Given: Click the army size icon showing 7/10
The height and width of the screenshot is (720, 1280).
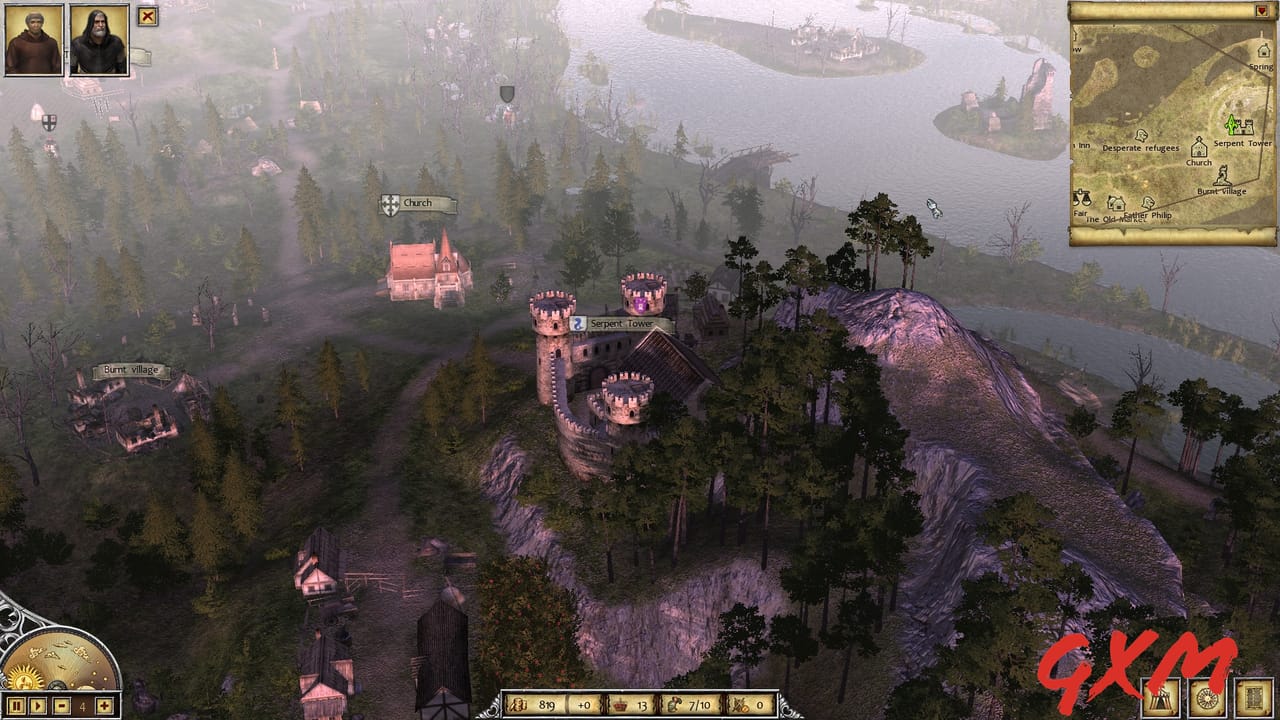Looking at the screenshot, I should 676,704.
